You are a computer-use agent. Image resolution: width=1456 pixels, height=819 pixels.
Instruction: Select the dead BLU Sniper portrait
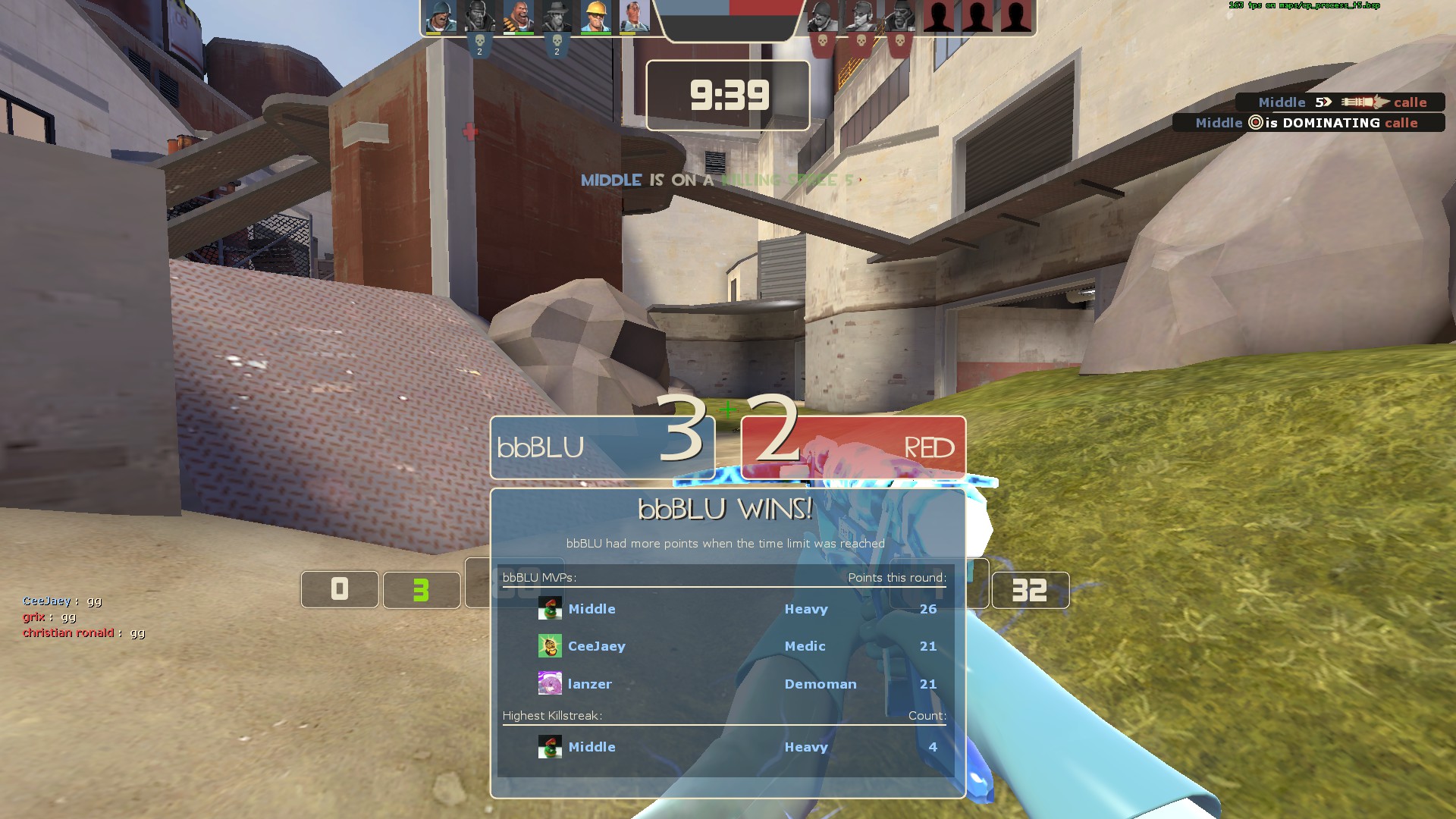(557, 17)
